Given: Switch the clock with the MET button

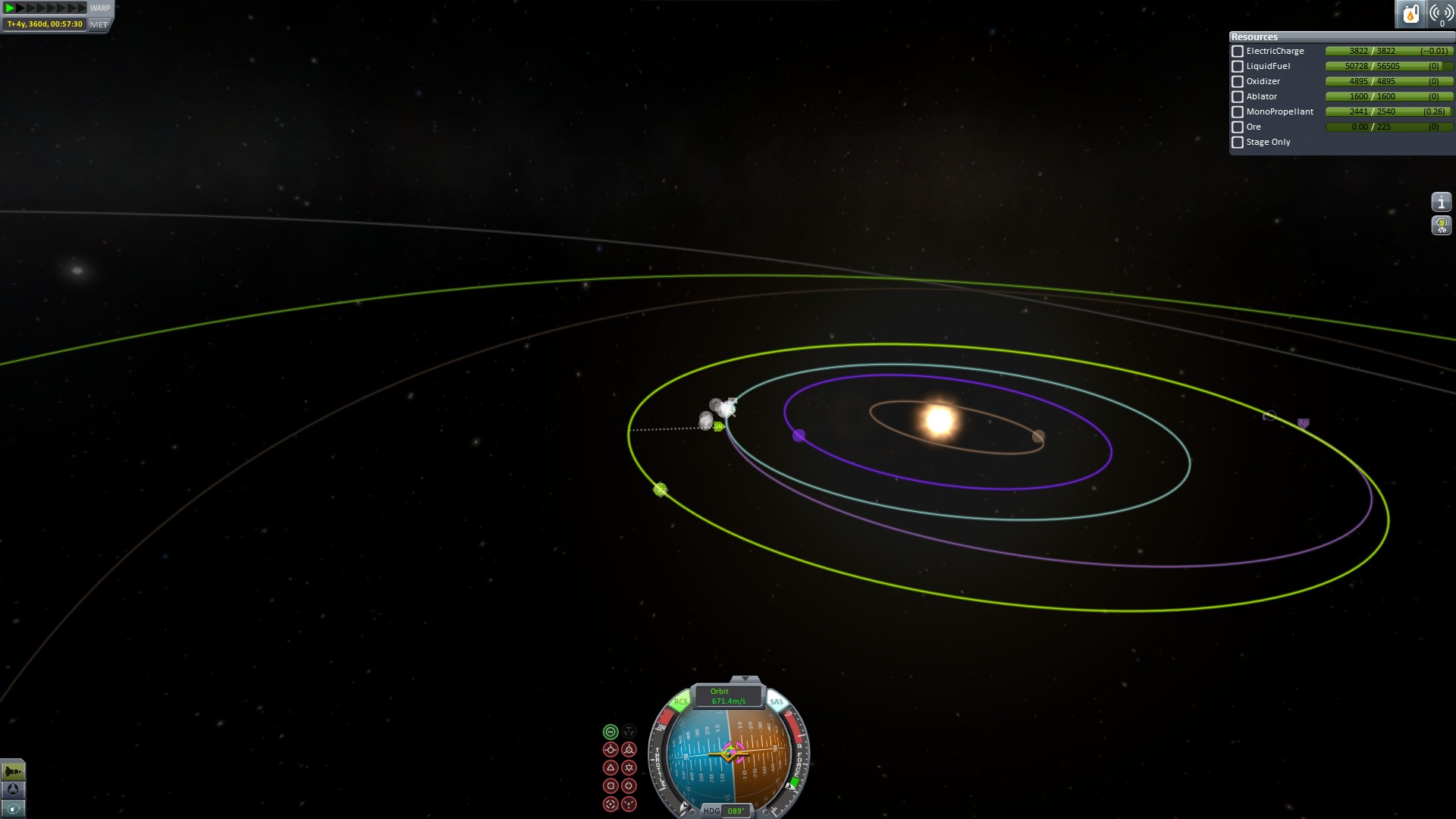Looking at the screenshot, I should (x=99, y=24).
